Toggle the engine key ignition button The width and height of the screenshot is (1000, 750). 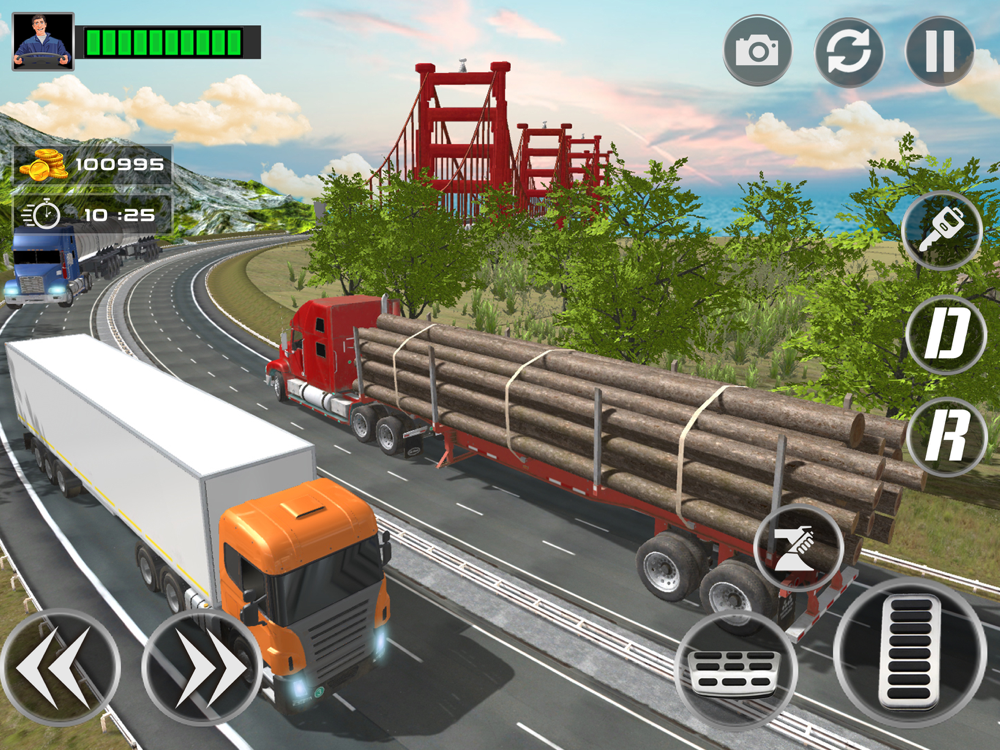tap(941, 231)
